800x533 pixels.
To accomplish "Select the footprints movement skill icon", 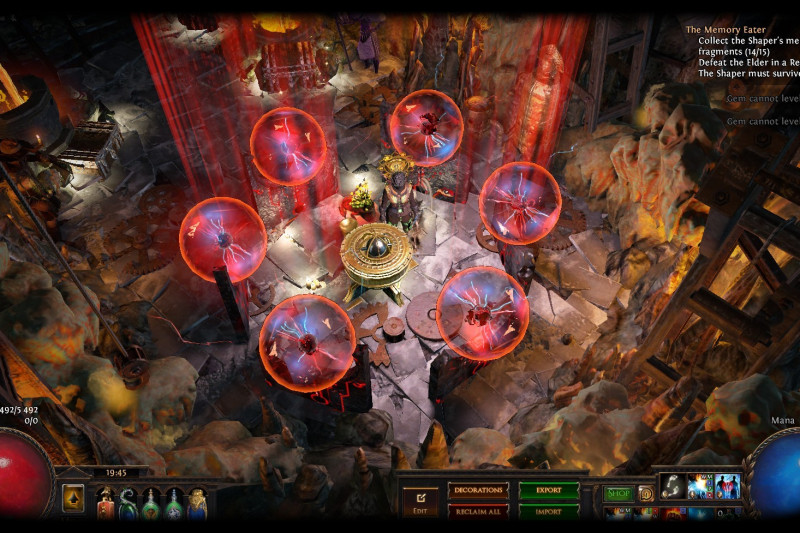I will [x=672, y=487].
